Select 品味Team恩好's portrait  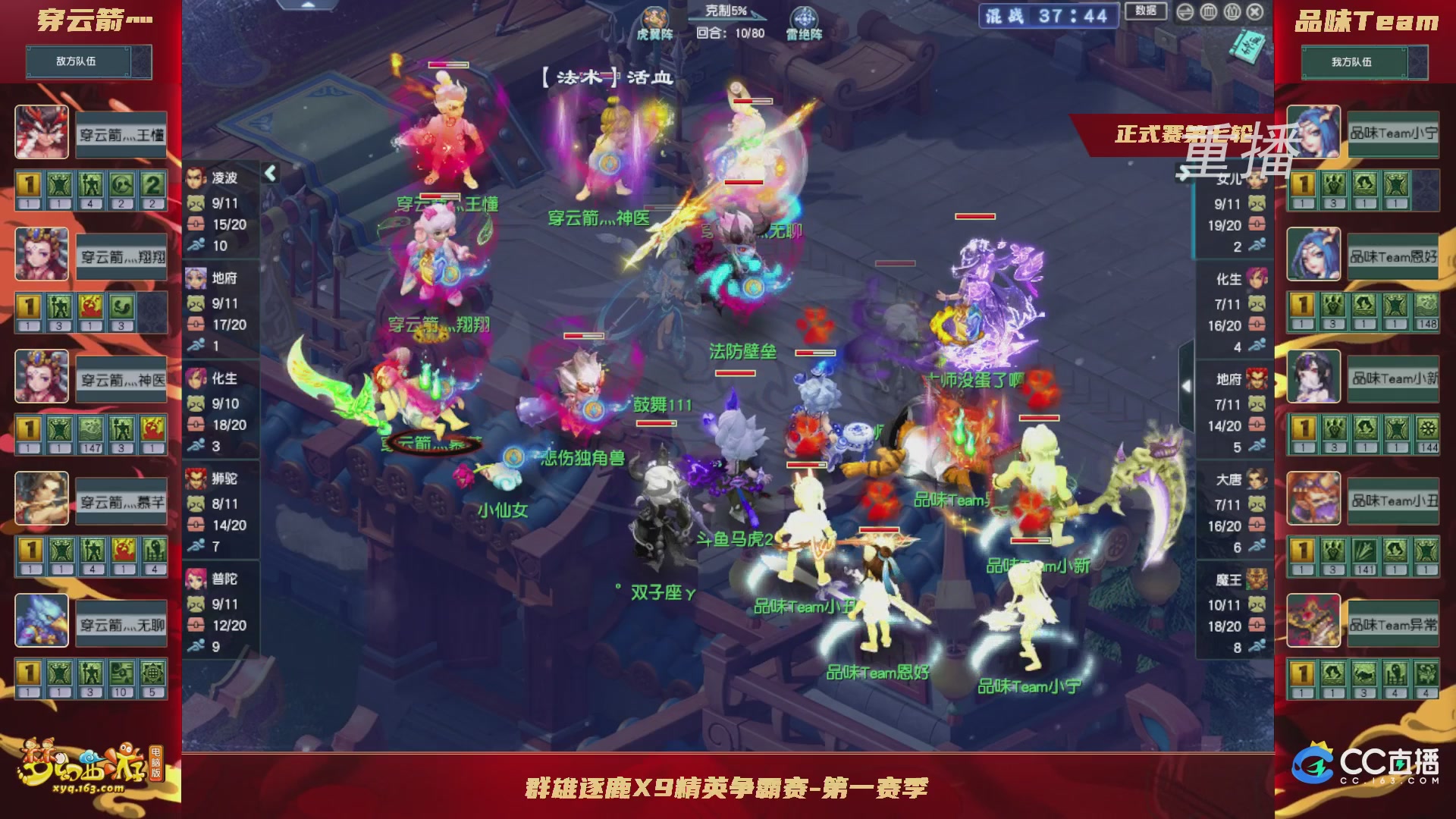[x=1313, y=253]
